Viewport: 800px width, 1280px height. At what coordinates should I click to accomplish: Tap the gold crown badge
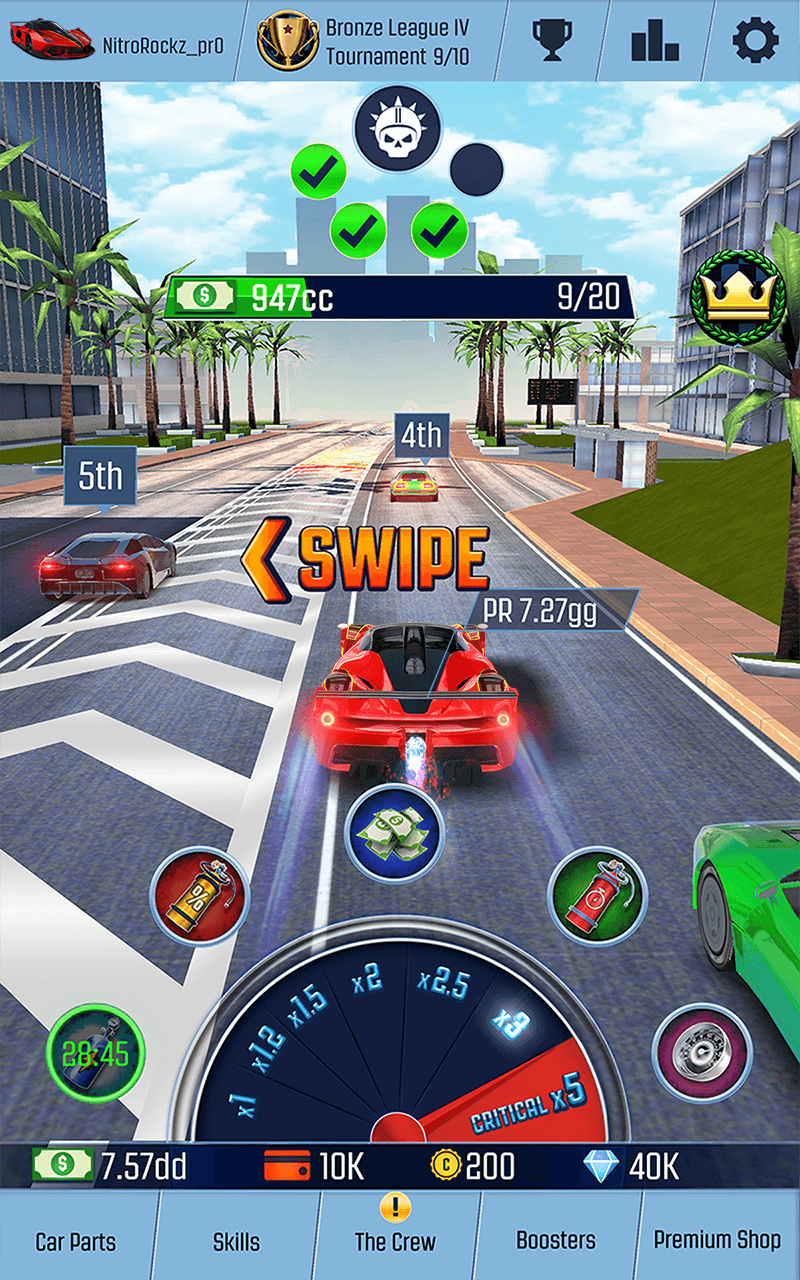point(737,296)
